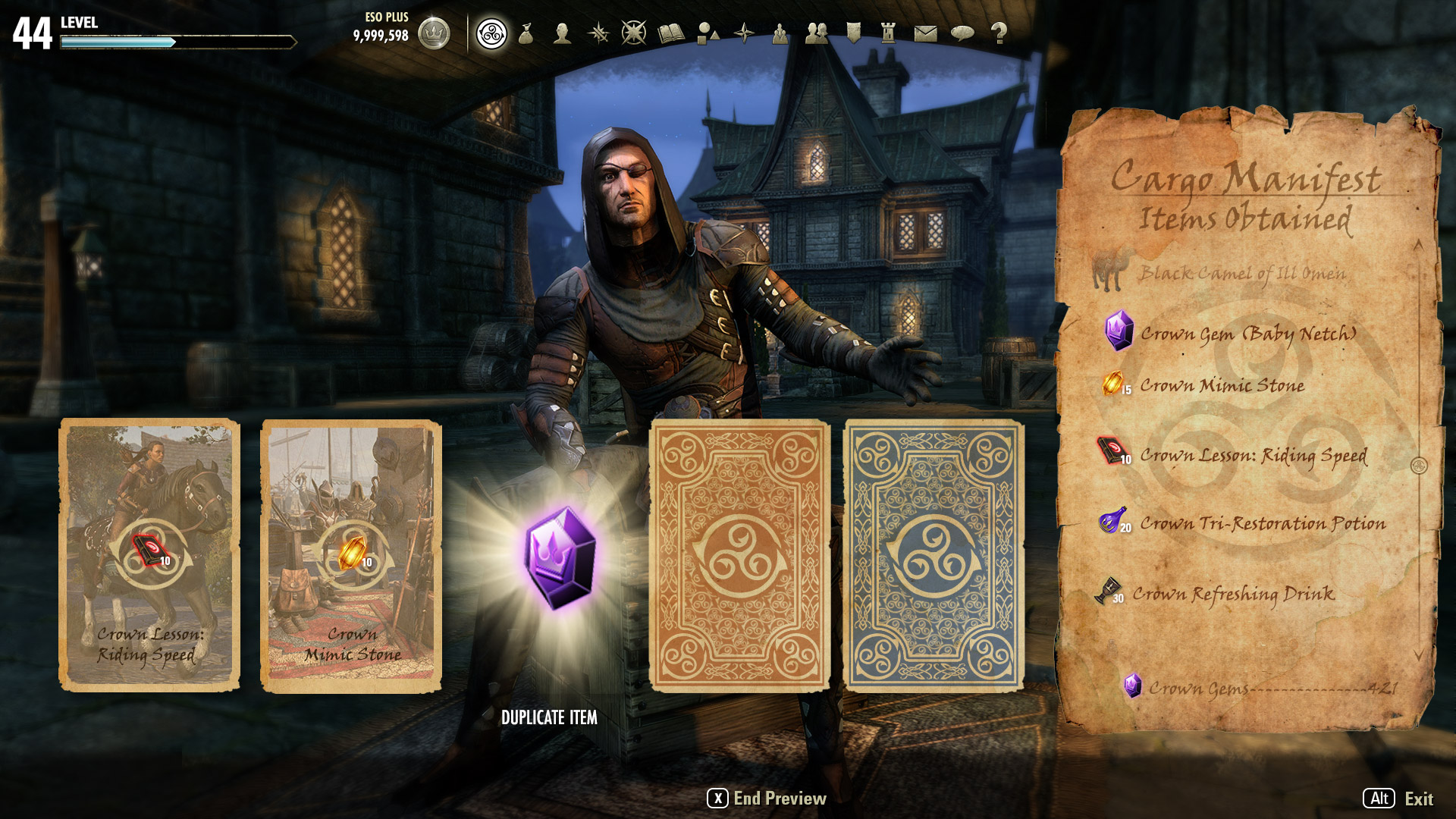Open the Crown Store crown icon
Image resolution: width=1456 pixels, height=819 pixels.
pos(434,33)
